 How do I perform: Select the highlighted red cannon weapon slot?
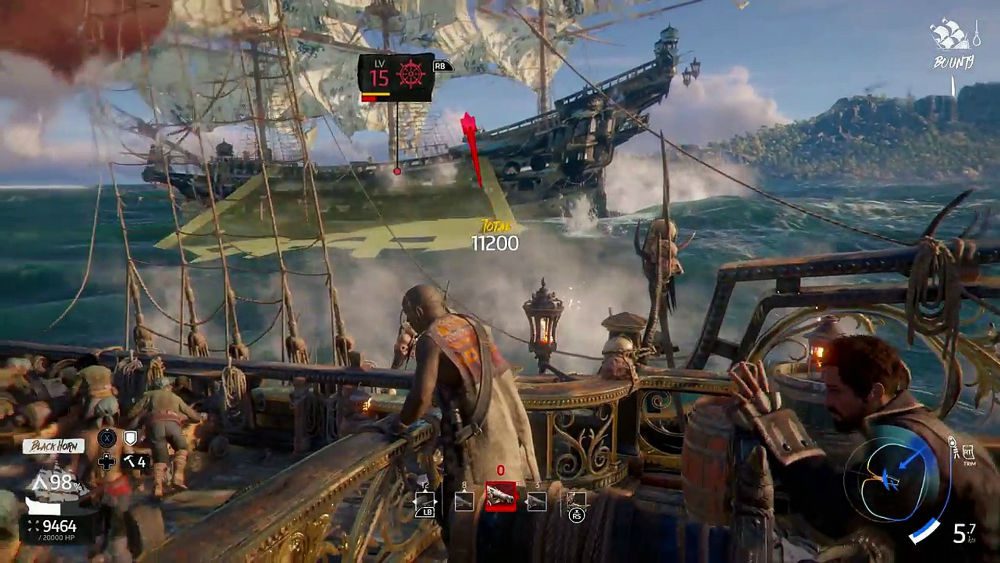point(500,496)
